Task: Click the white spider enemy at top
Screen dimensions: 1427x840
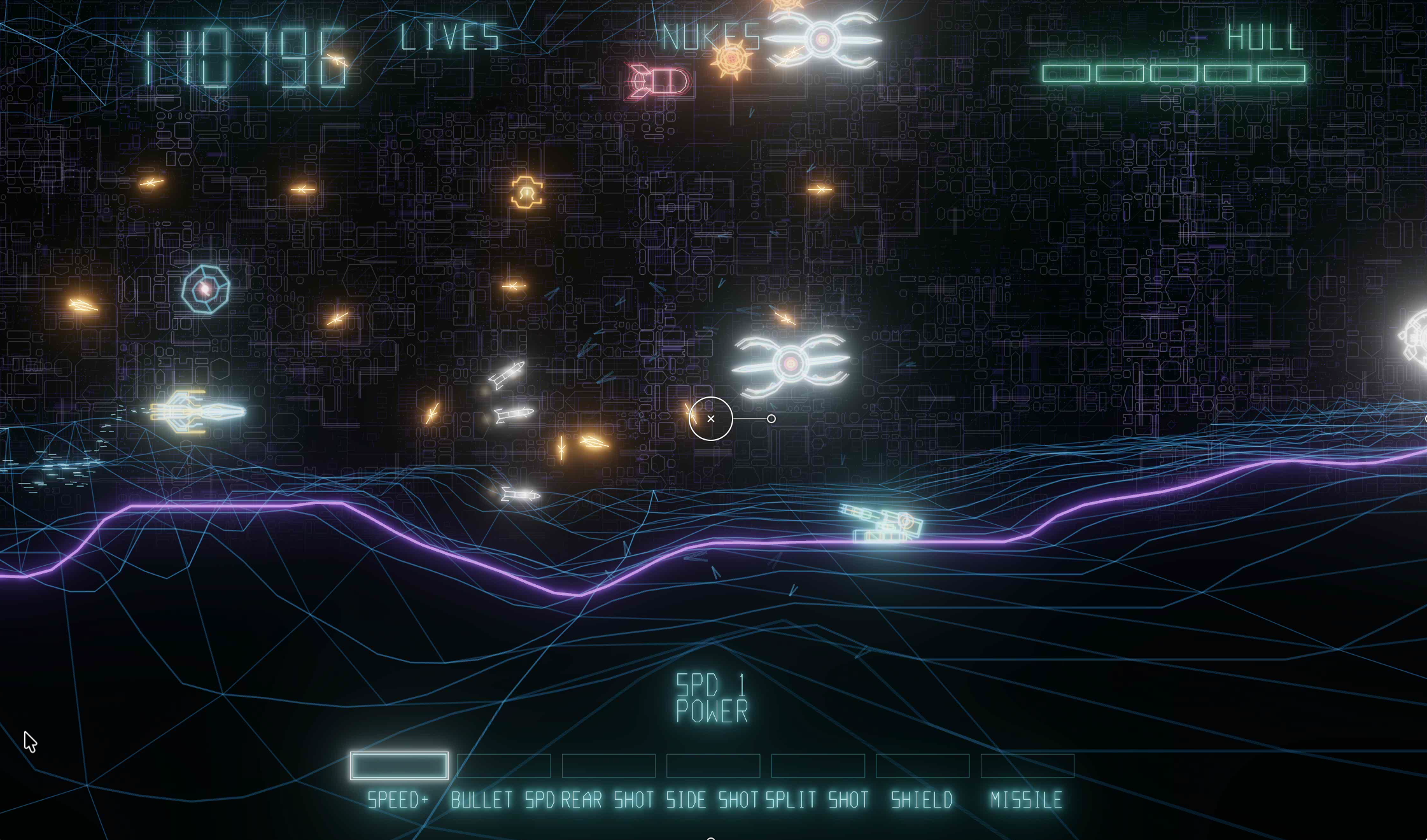Action: (824, 38)
